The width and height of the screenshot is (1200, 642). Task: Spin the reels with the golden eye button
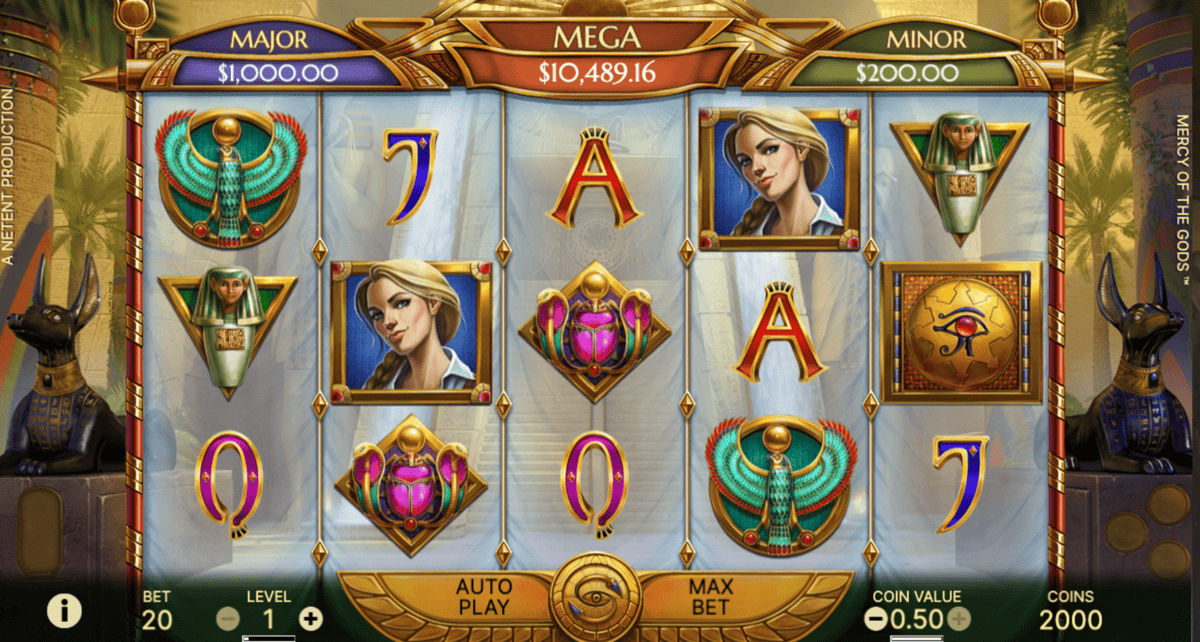tap(596, 599)
